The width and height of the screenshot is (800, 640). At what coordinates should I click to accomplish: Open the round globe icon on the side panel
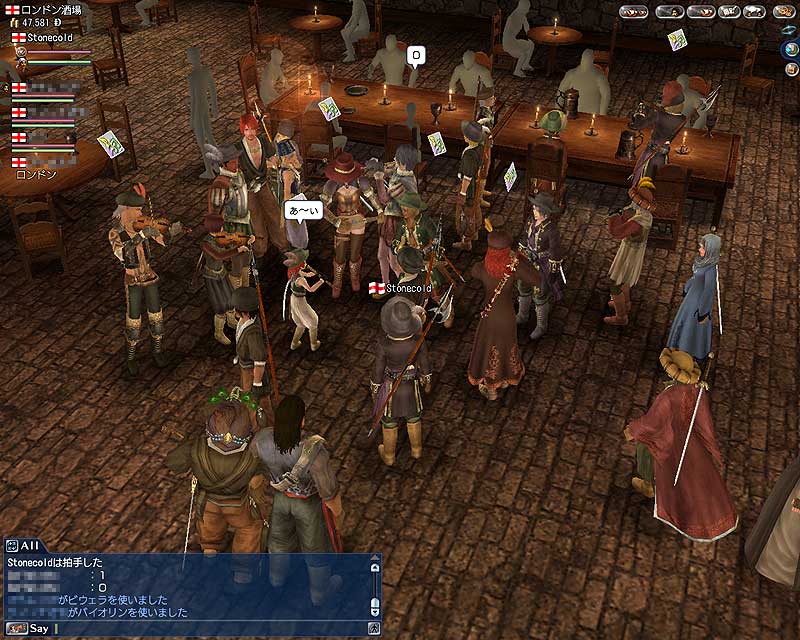tap(790, 49)
